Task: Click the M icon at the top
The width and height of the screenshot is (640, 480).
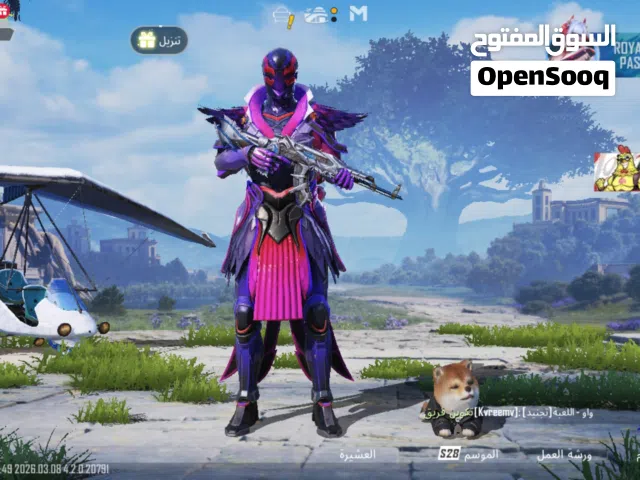Action: (359, 14)
